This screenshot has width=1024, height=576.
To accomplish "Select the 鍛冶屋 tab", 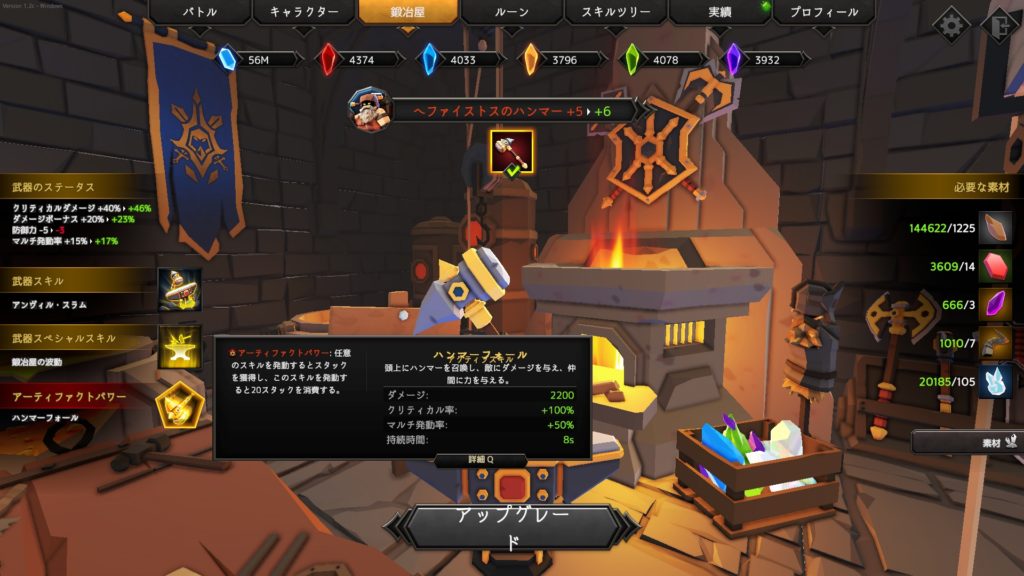I will [x=409, y=13].
